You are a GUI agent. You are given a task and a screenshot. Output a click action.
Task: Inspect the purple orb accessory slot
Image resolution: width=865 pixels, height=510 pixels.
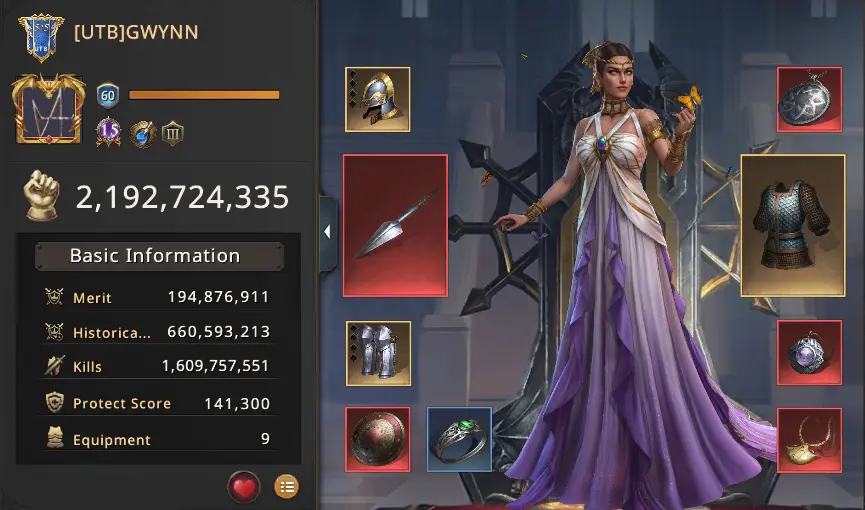tap(809, 353)
